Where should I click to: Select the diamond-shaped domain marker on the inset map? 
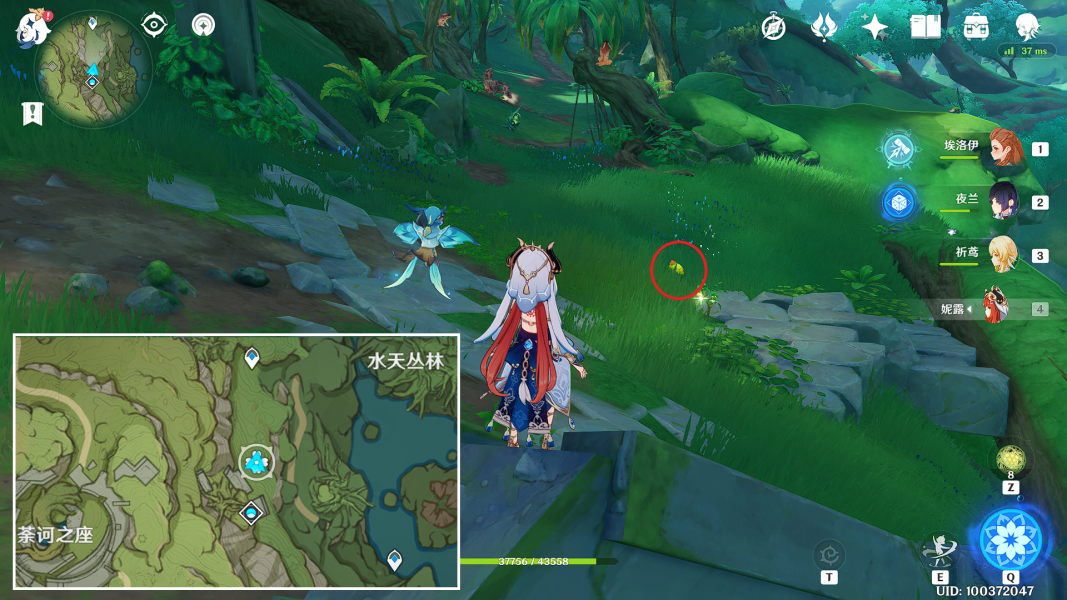pos(251,513)
